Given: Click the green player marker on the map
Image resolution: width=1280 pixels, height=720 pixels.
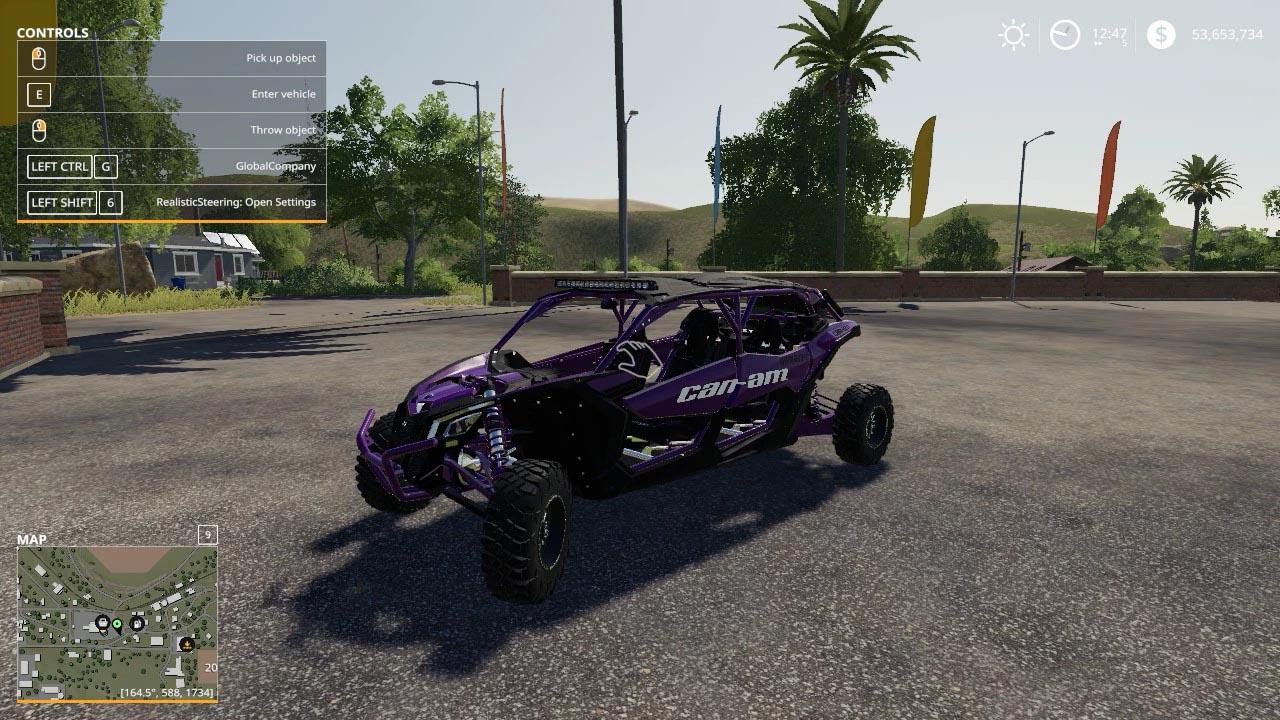Looking at the screenshot, I should [117, 624].
